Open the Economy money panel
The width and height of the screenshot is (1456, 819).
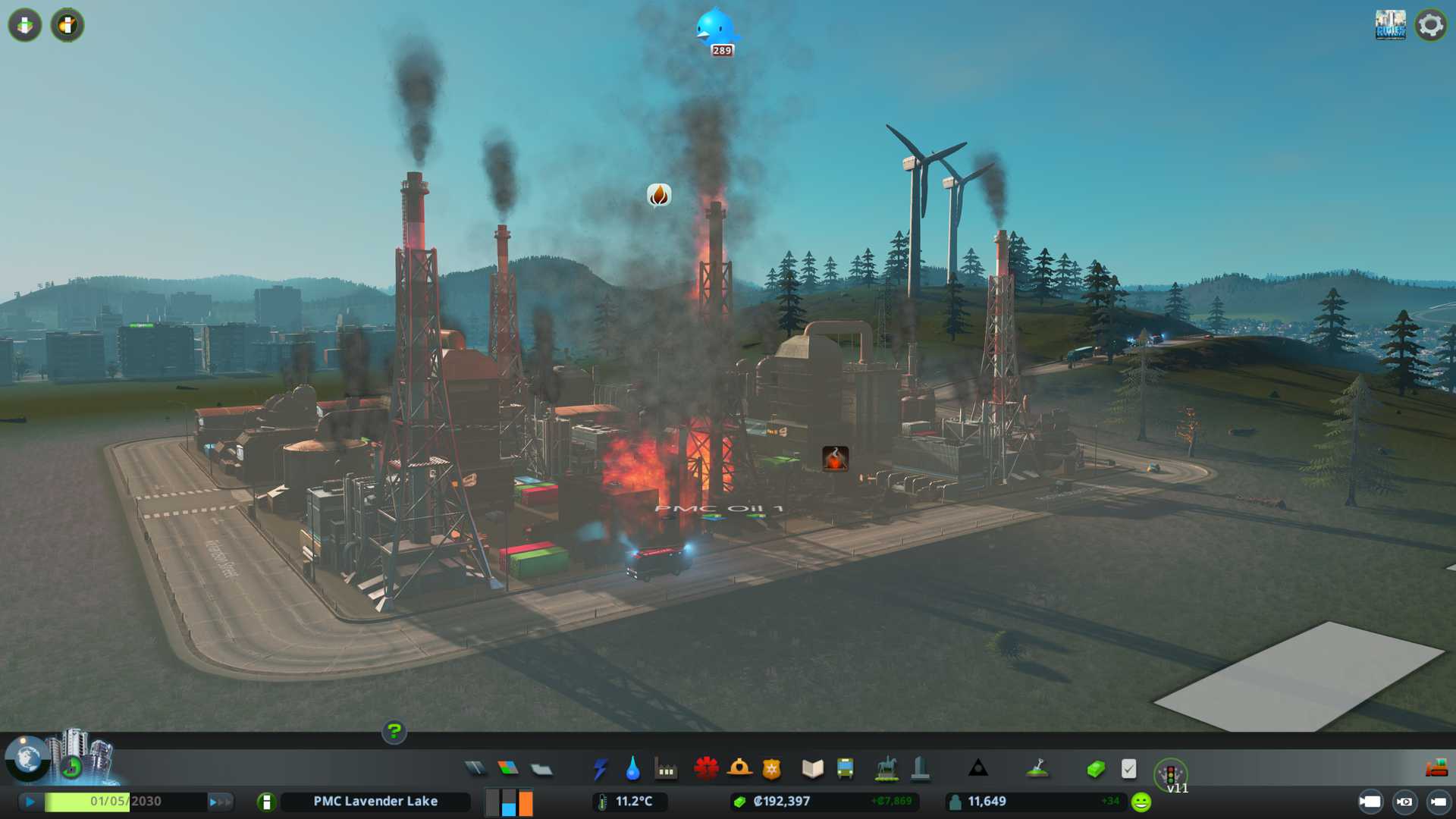click(1096, 769)
